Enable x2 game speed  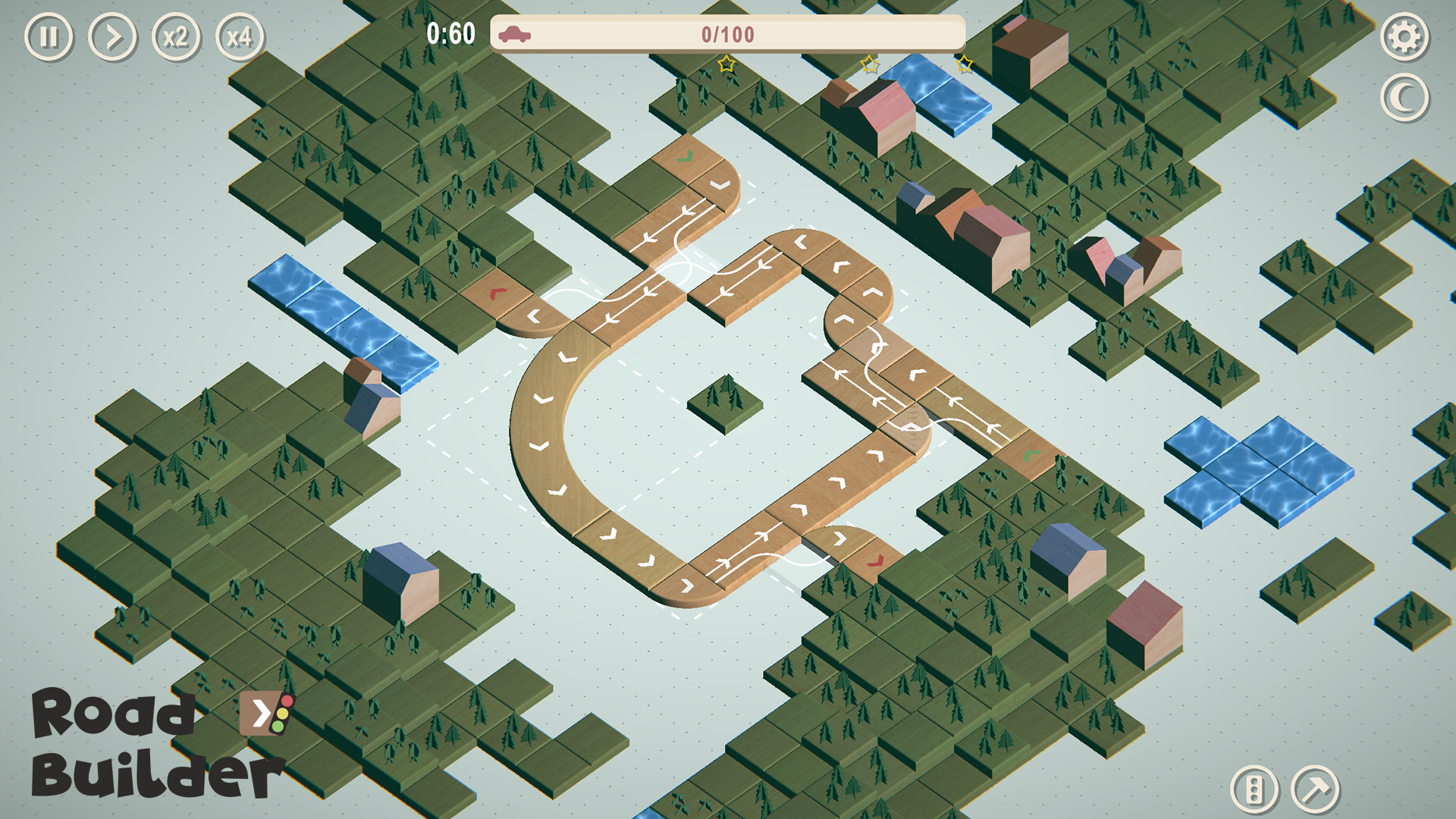pos(175,35)
